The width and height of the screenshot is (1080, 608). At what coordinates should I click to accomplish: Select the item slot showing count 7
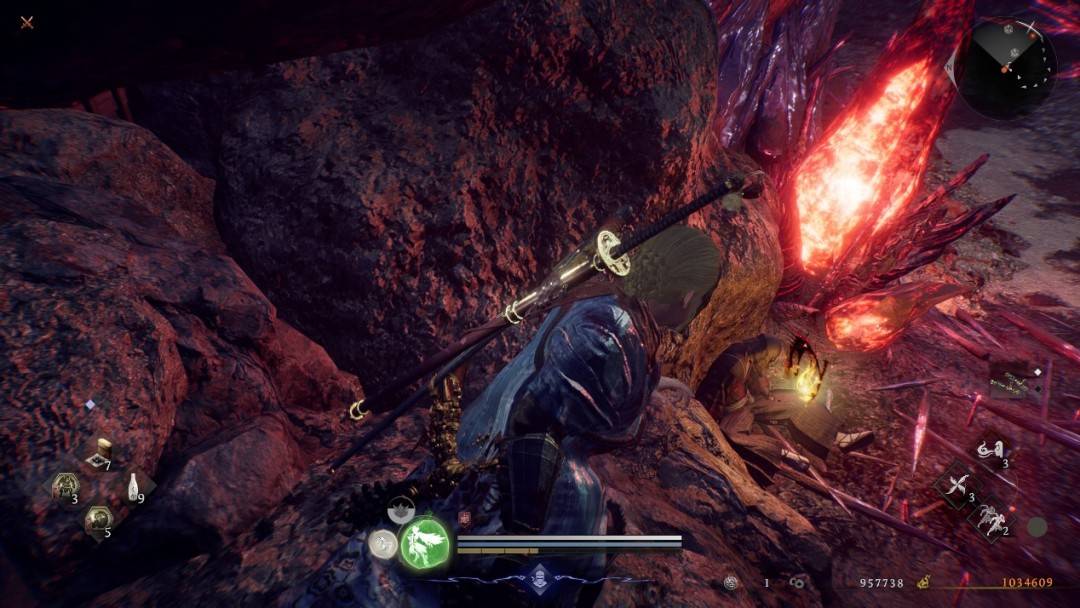coord(100,455)
